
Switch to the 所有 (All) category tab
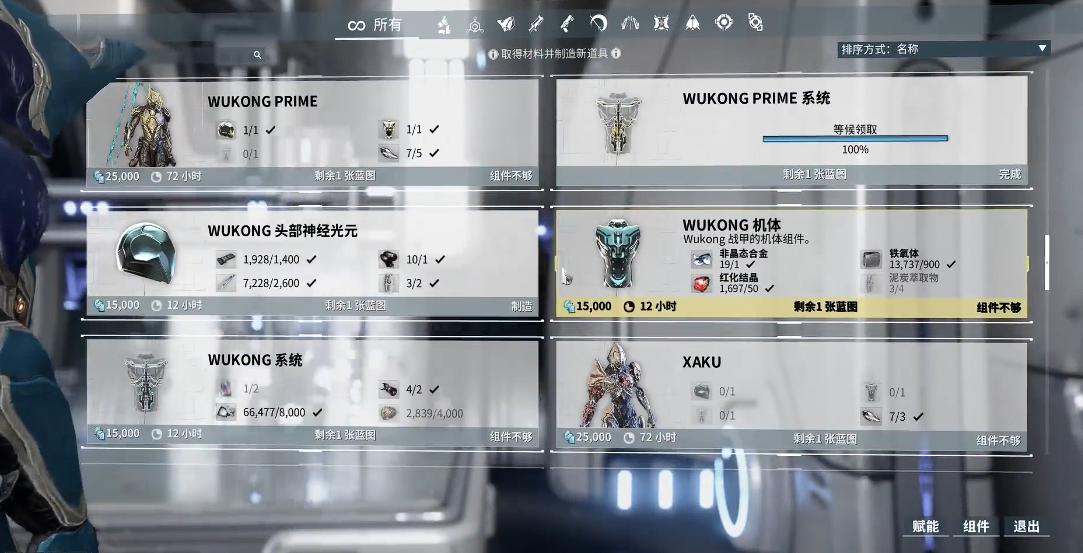point(375,25)
